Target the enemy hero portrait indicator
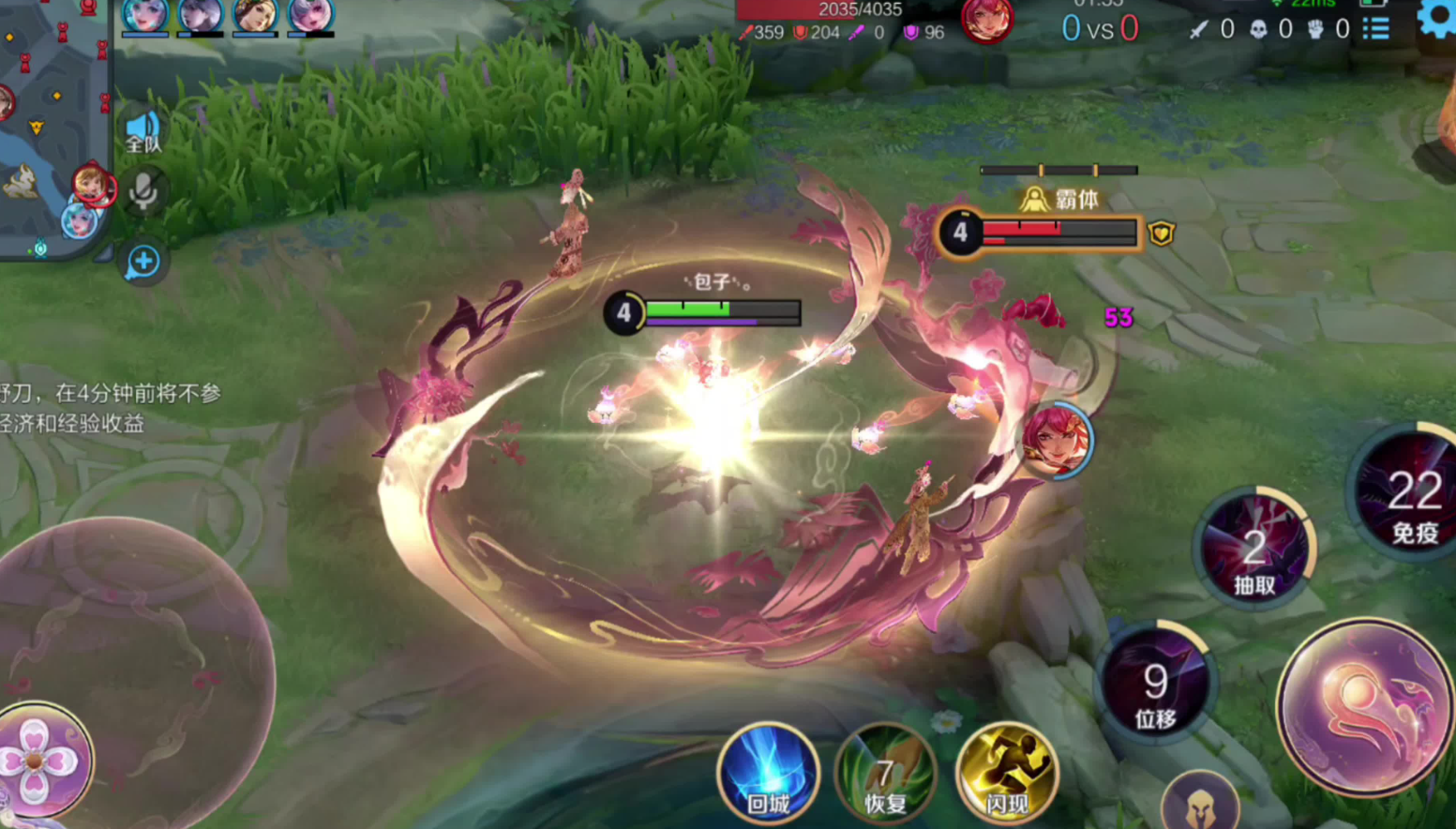The width and height of the screenshot is (1456, 829). coord(1057,440)
